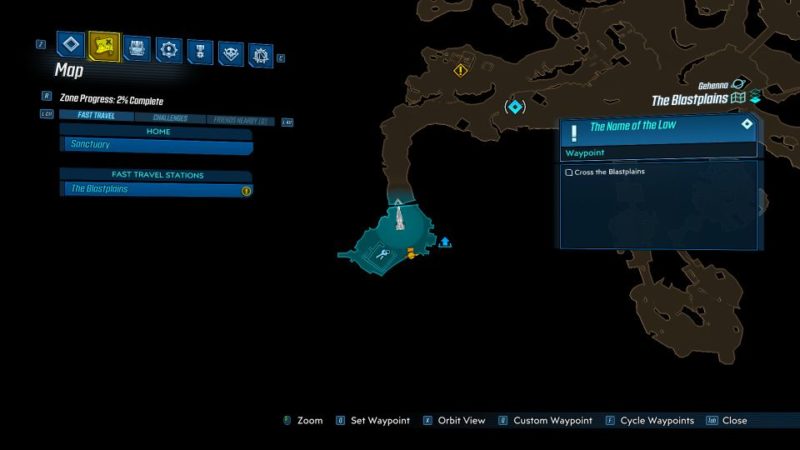Click the Gehenna planet orbit icon
Image resolution: width=800 pixels, height=450 pixels.
tap(740, 85)
